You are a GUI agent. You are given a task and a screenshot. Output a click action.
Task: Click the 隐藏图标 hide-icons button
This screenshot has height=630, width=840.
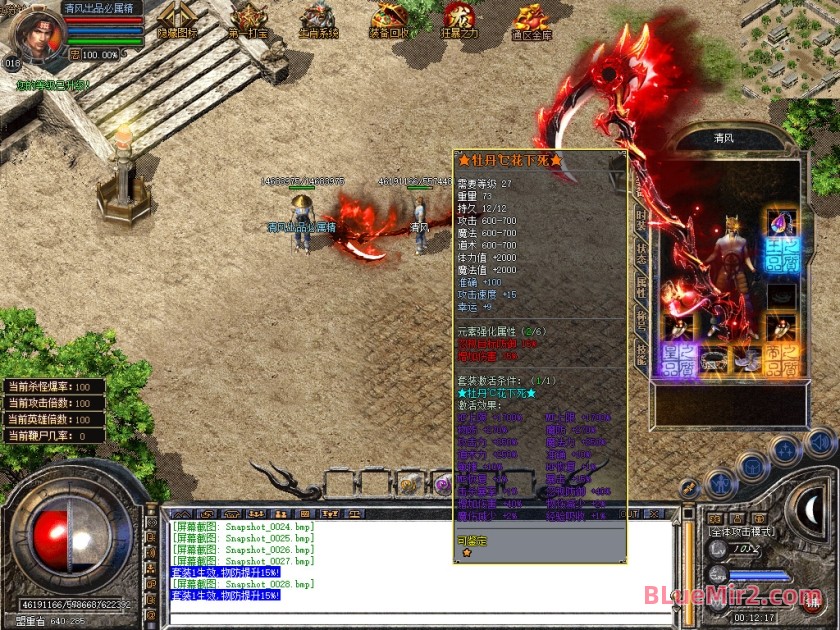pos(178,20)
